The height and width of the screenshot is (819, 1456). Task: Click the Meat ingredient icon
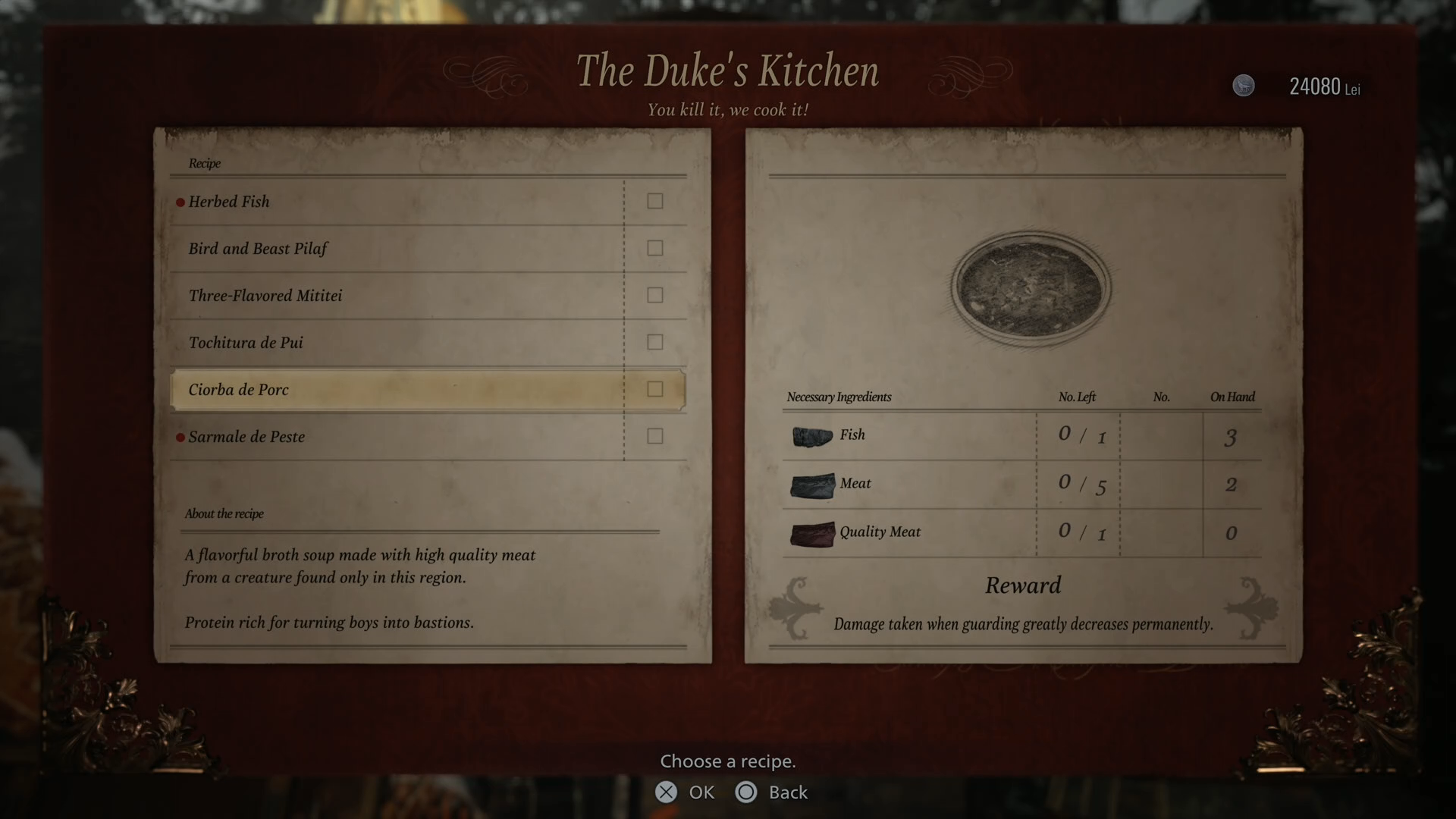(x=813, y=485)
